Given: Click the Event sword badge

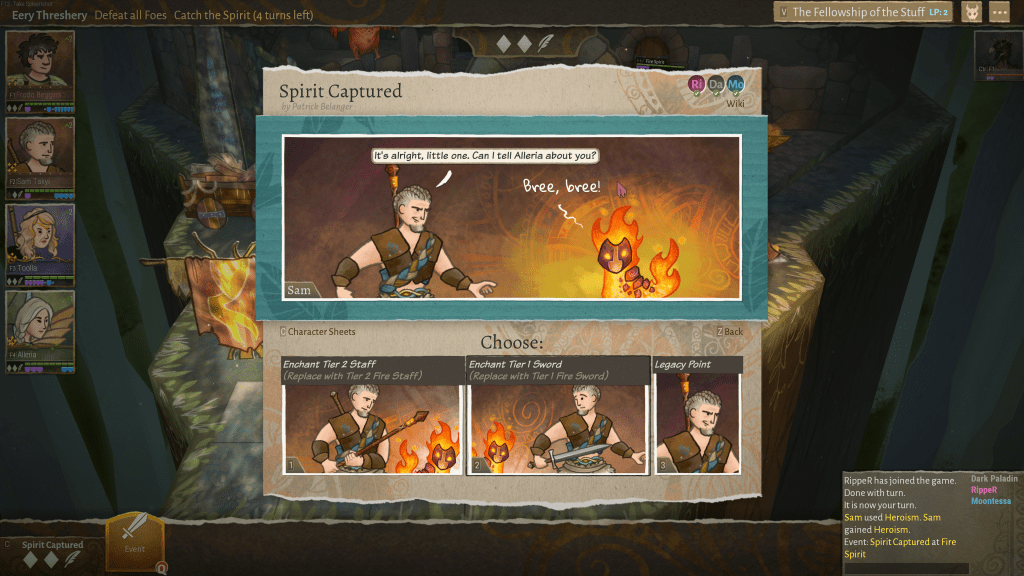Looking at the screenshot, I should click(134, 540).
